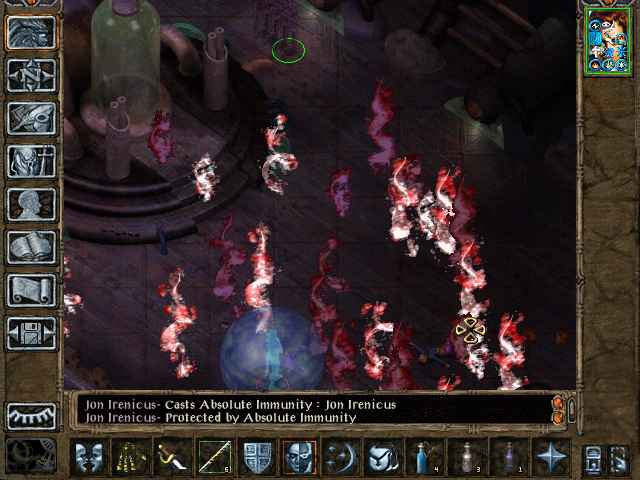Use the potion with count 1
This screenshot has height=480, width=640.
[x=508, y=457]
